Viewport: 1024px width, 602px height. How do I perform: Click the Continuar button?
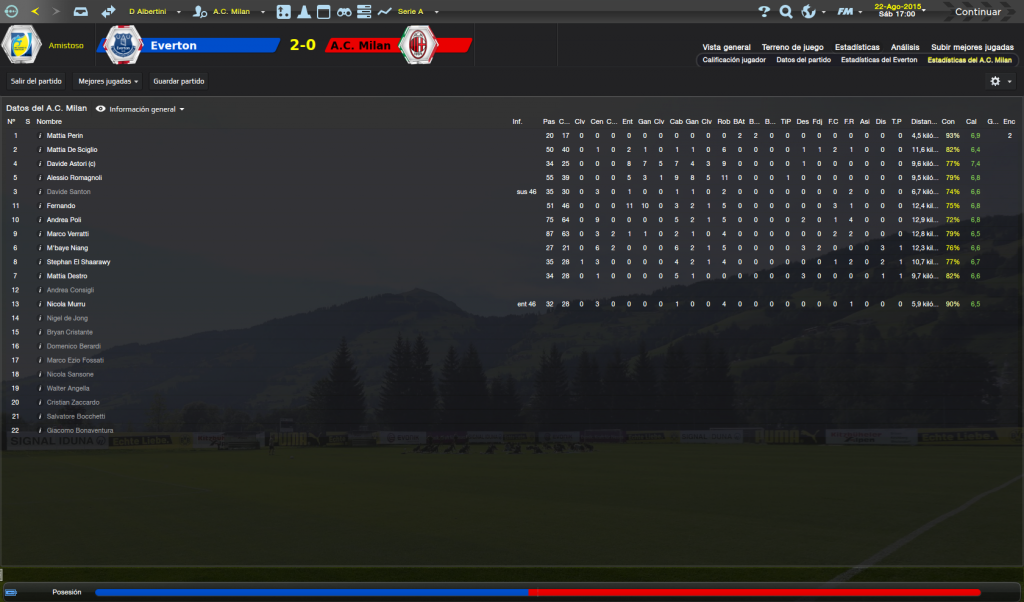tap(977, 12)
